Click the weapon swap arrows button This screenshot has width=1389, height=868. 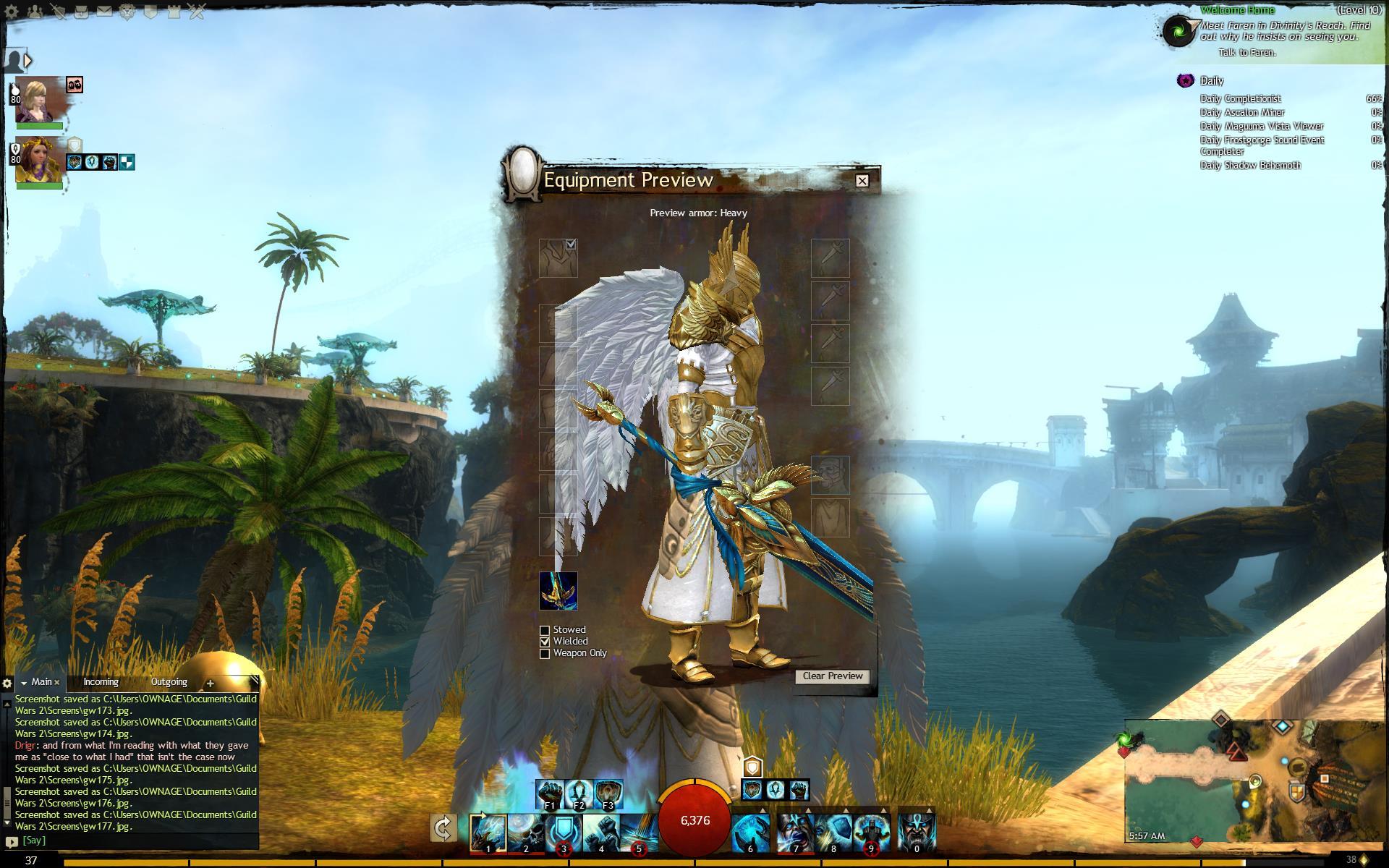coord(443,828)
